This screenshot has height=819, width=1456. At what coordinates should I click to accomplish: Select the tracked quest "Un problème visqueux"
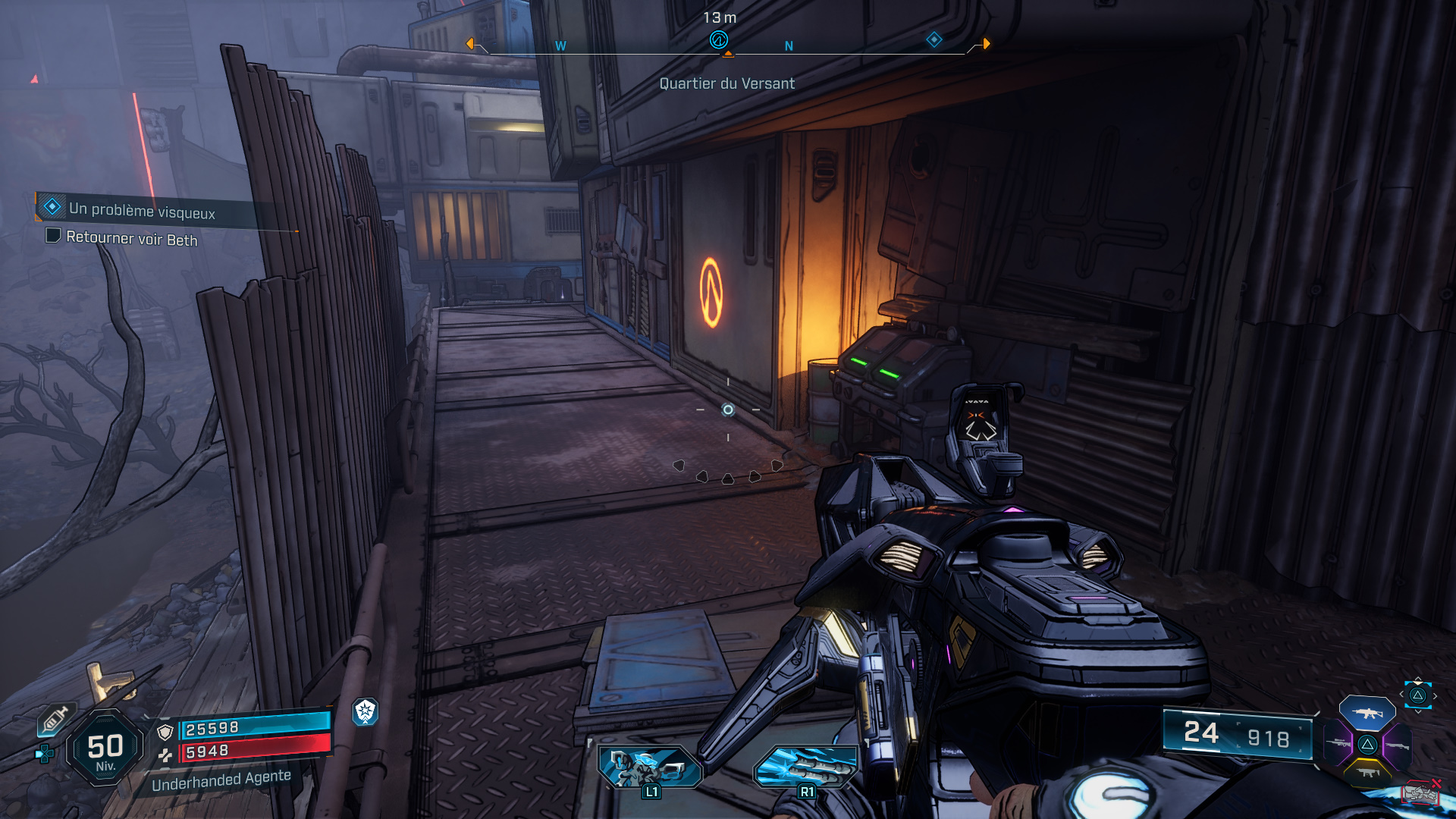142,210
